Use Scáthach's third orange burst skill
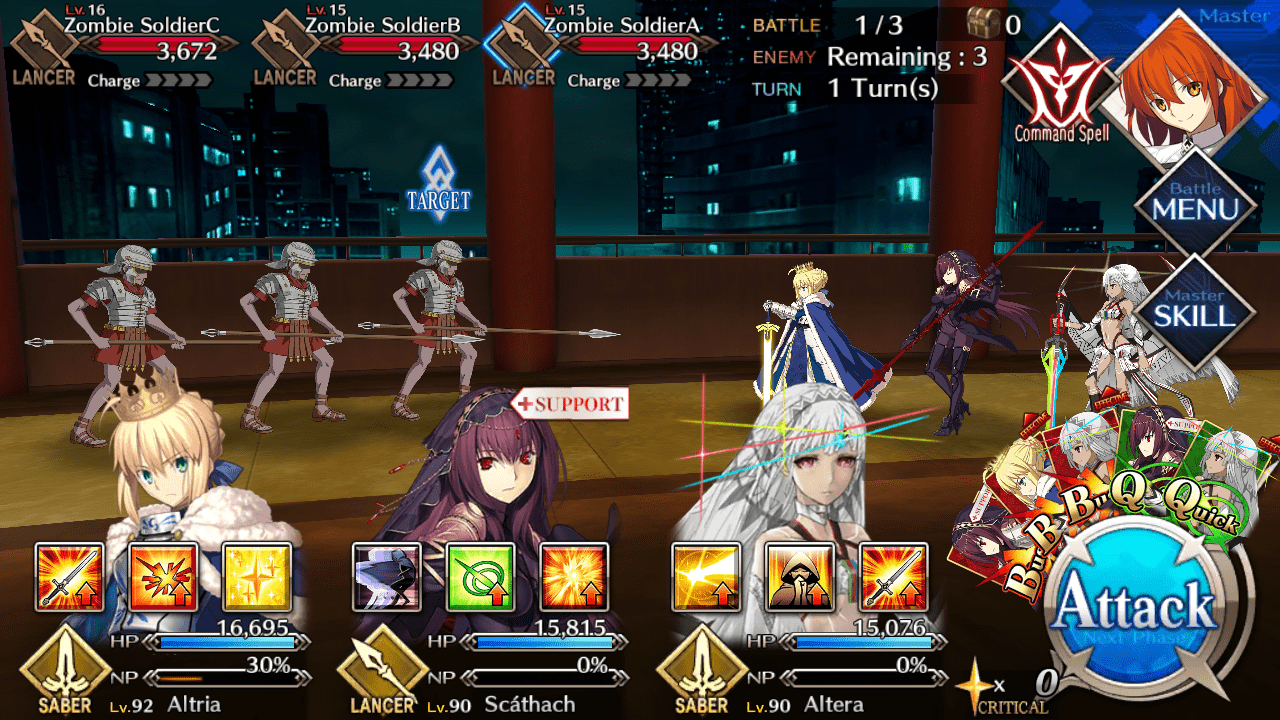Screen dimensions: 1280x720 click(575, 577)
